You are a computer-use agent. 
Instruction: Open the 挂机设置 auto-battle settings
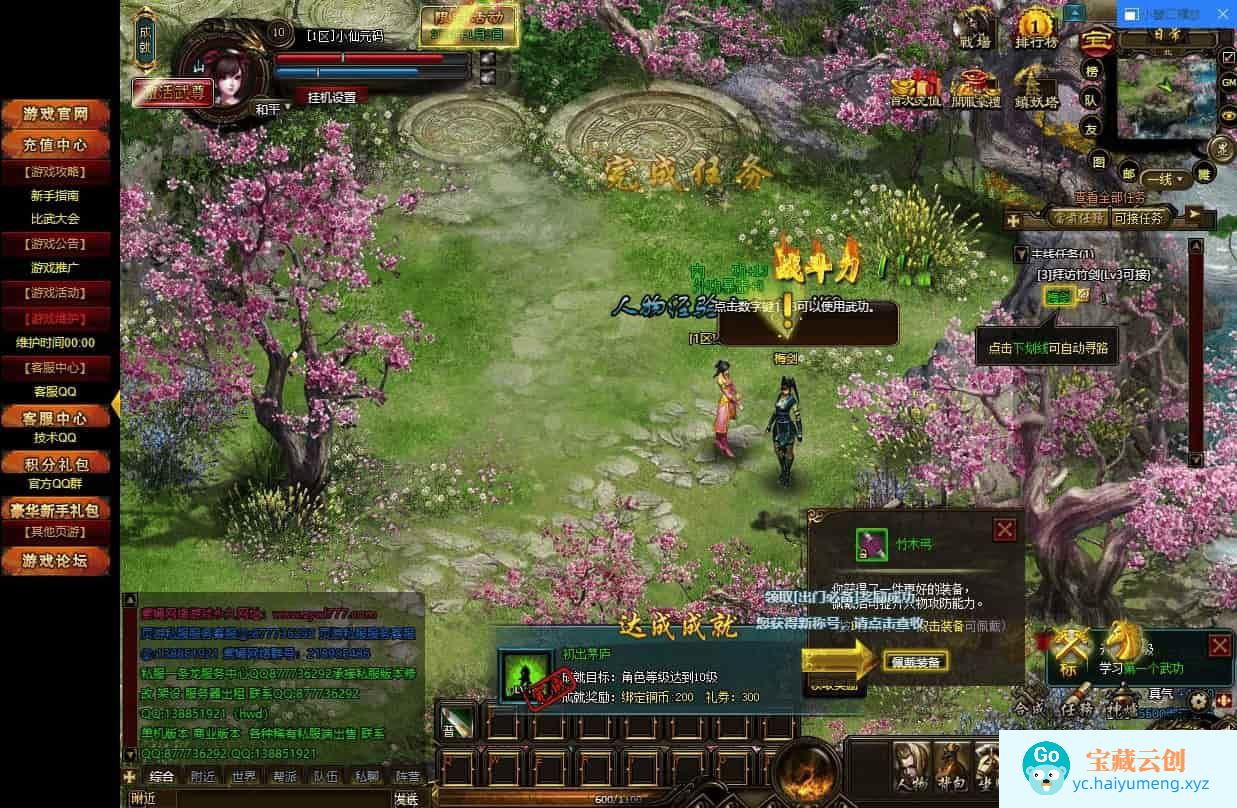[331, 97]
